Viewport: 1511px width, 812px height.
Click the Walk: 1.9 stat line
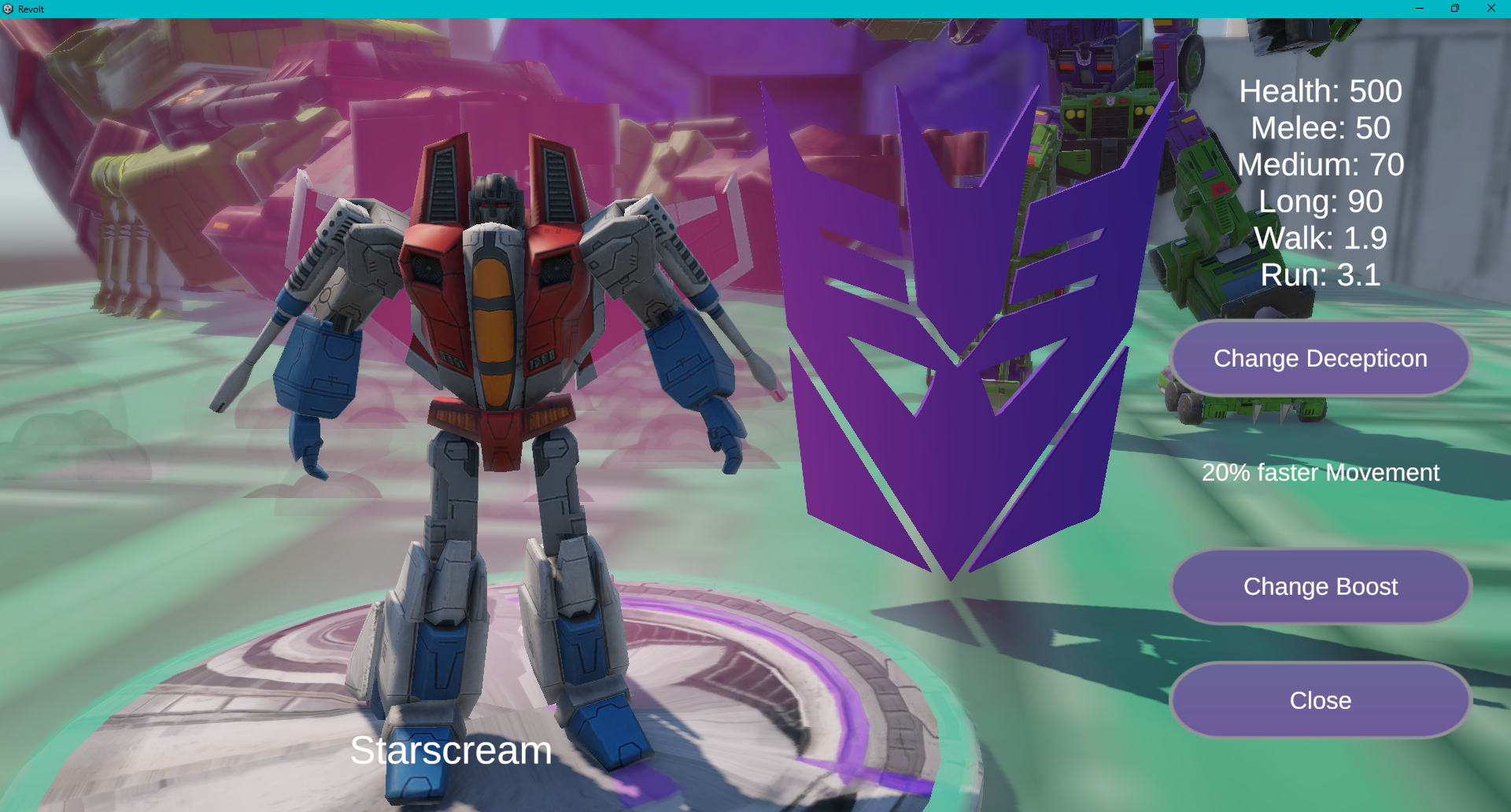(x=1321, y=238)
